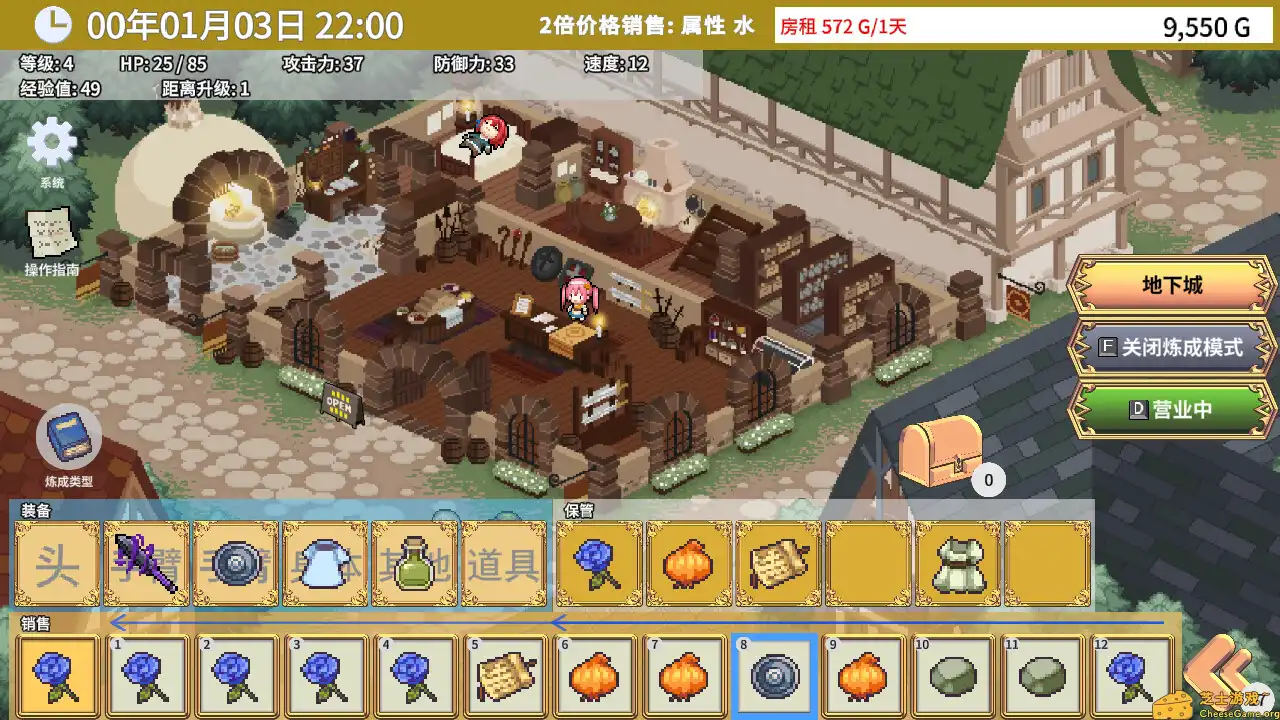Click the 房租 572 G rent banner
Viewport: 1280px width, 720px height.
(x=843, y=24)
